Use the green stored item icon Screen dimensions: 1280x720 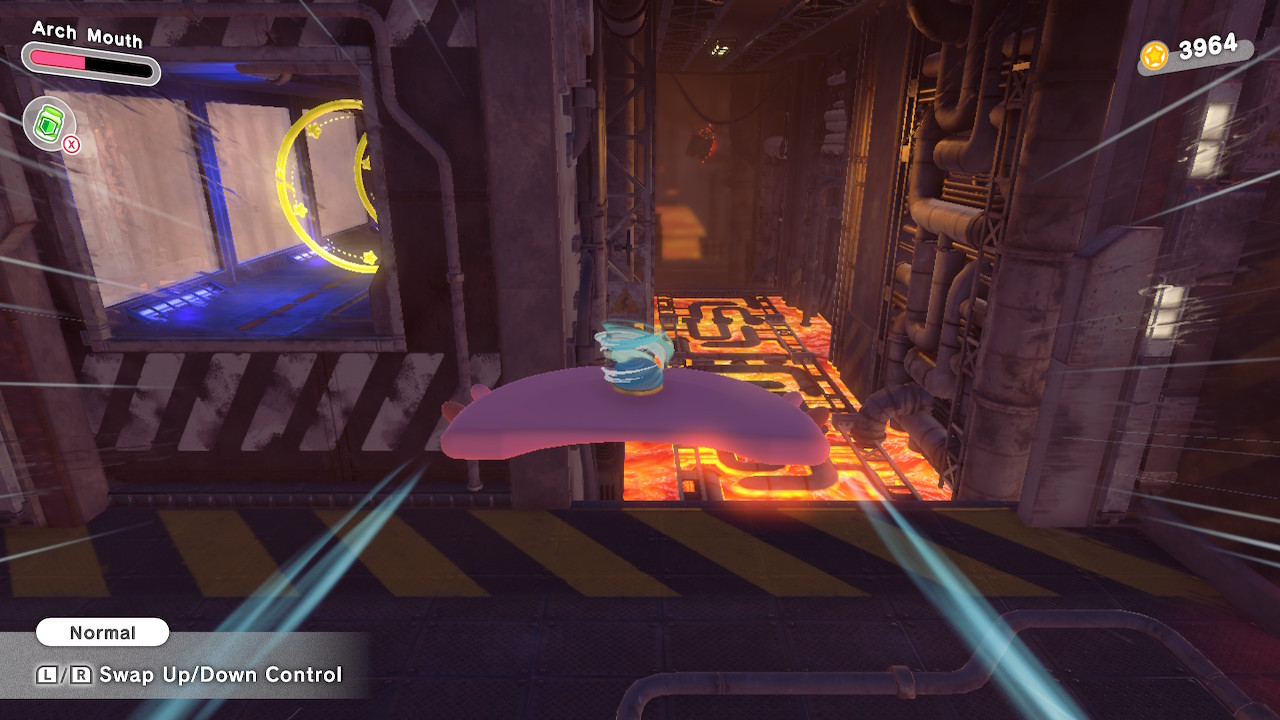[x=49, y=123]
